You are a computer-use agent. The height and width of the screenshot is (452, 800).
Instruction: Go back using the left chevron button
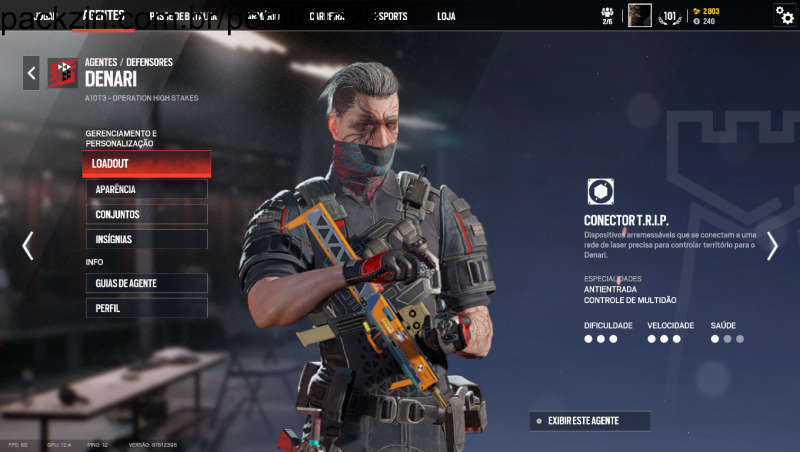pos(31,73)
